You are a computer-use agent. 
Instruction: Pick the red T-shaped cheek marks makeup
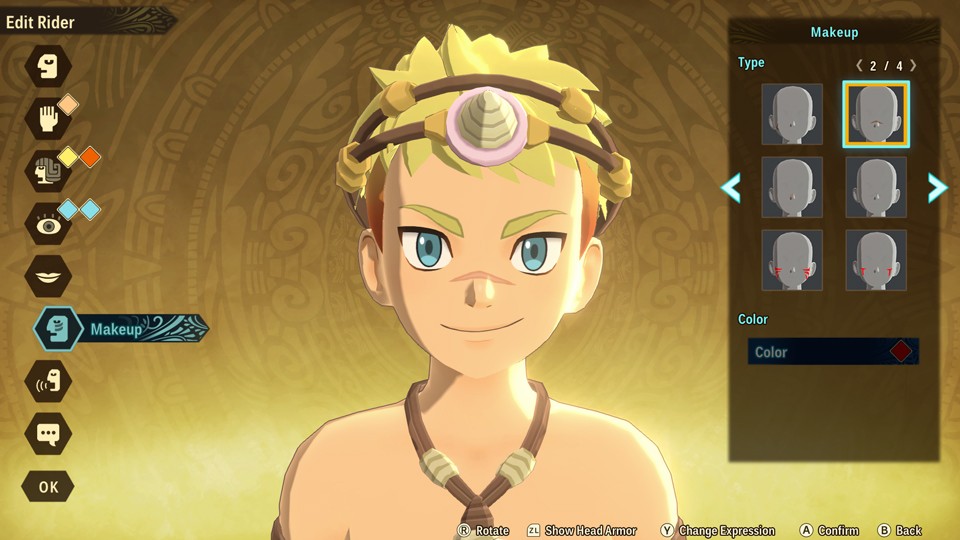click(x=876, y=260)
